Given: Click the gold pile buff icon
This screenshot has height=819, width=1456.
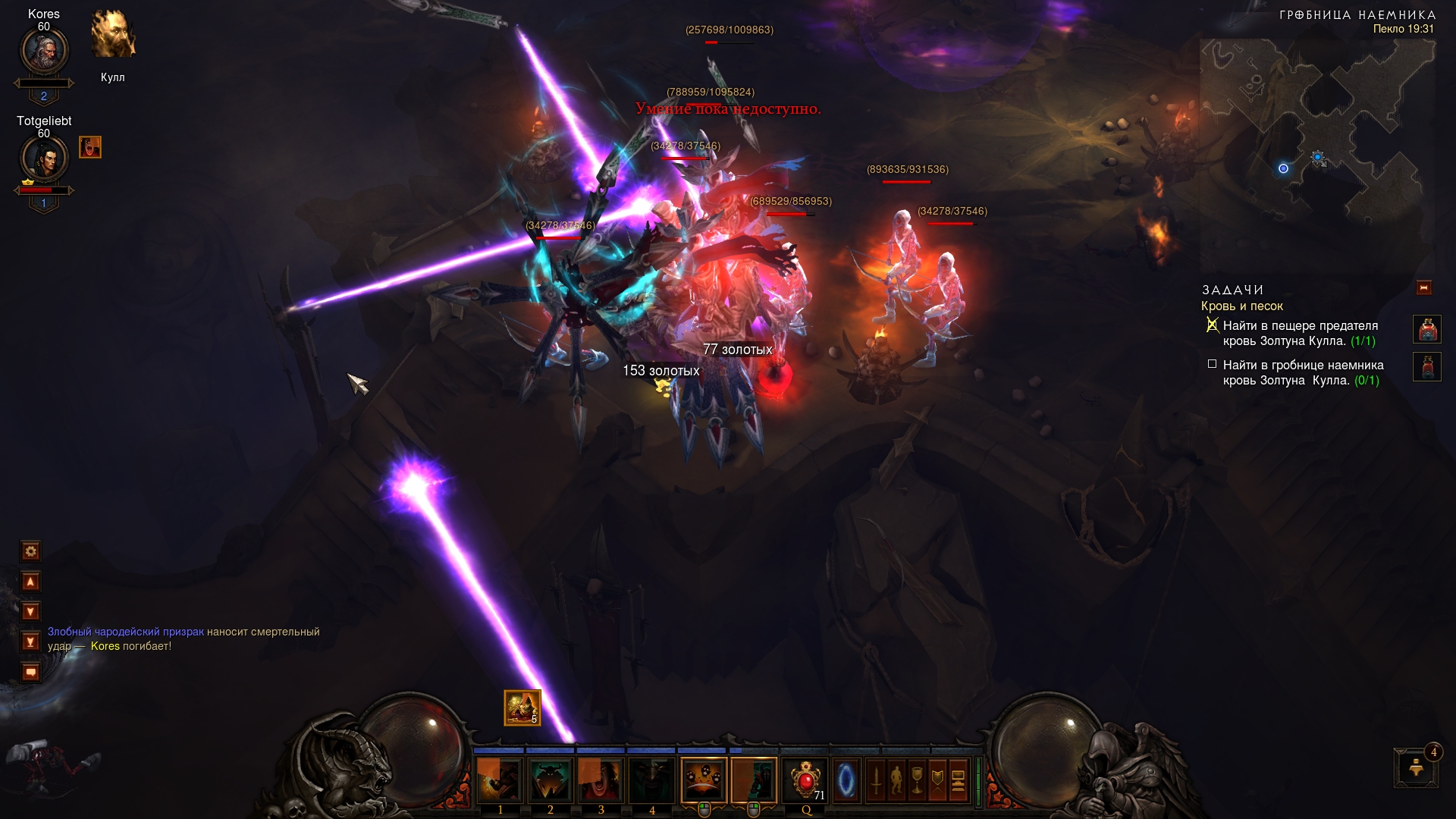Looking at the screenshot, I should point(522,708).
